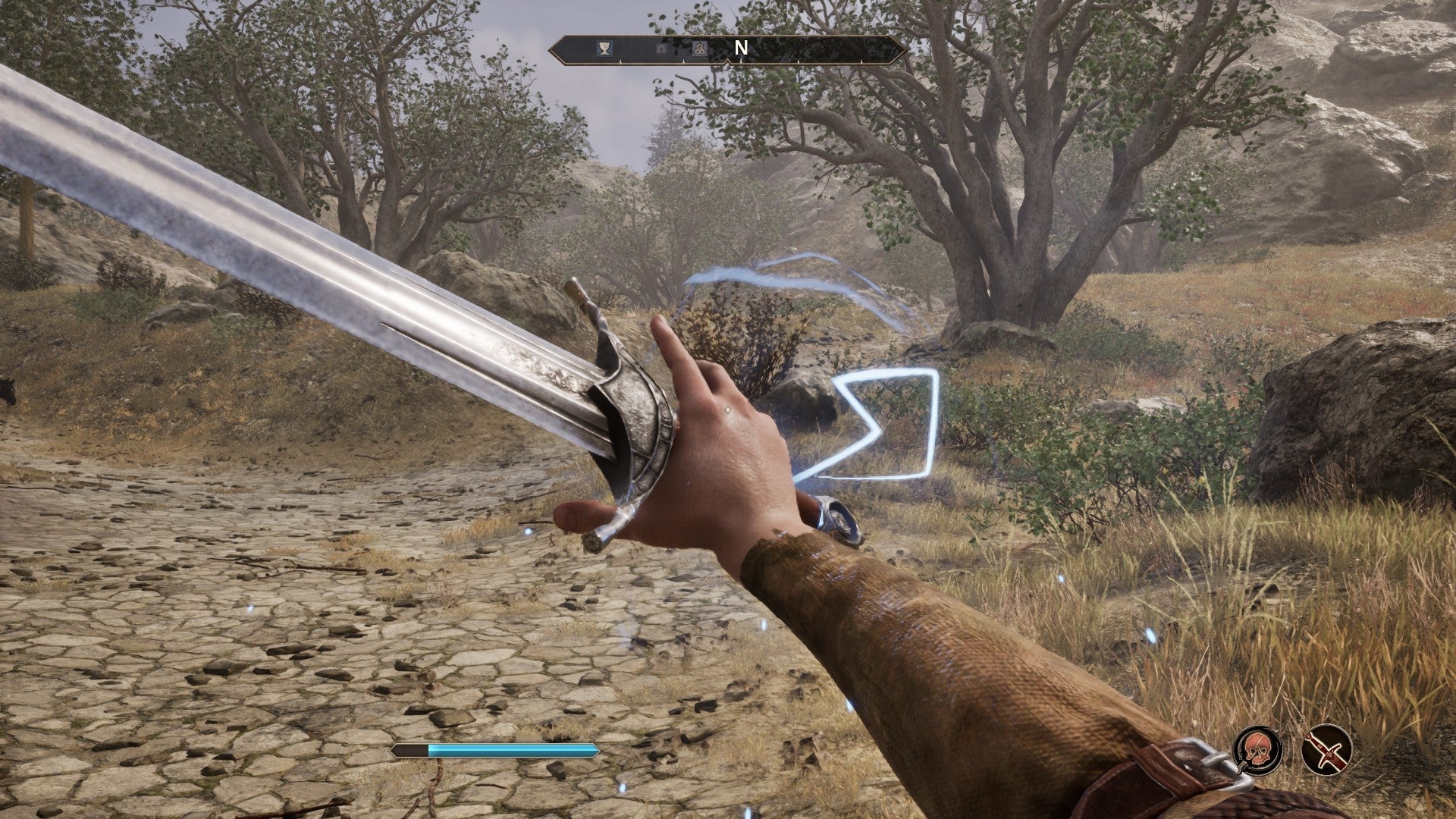Select the potion-flask cluster icon on the compass
Viewport: 1456px width, 819px height.
(700, 48)
